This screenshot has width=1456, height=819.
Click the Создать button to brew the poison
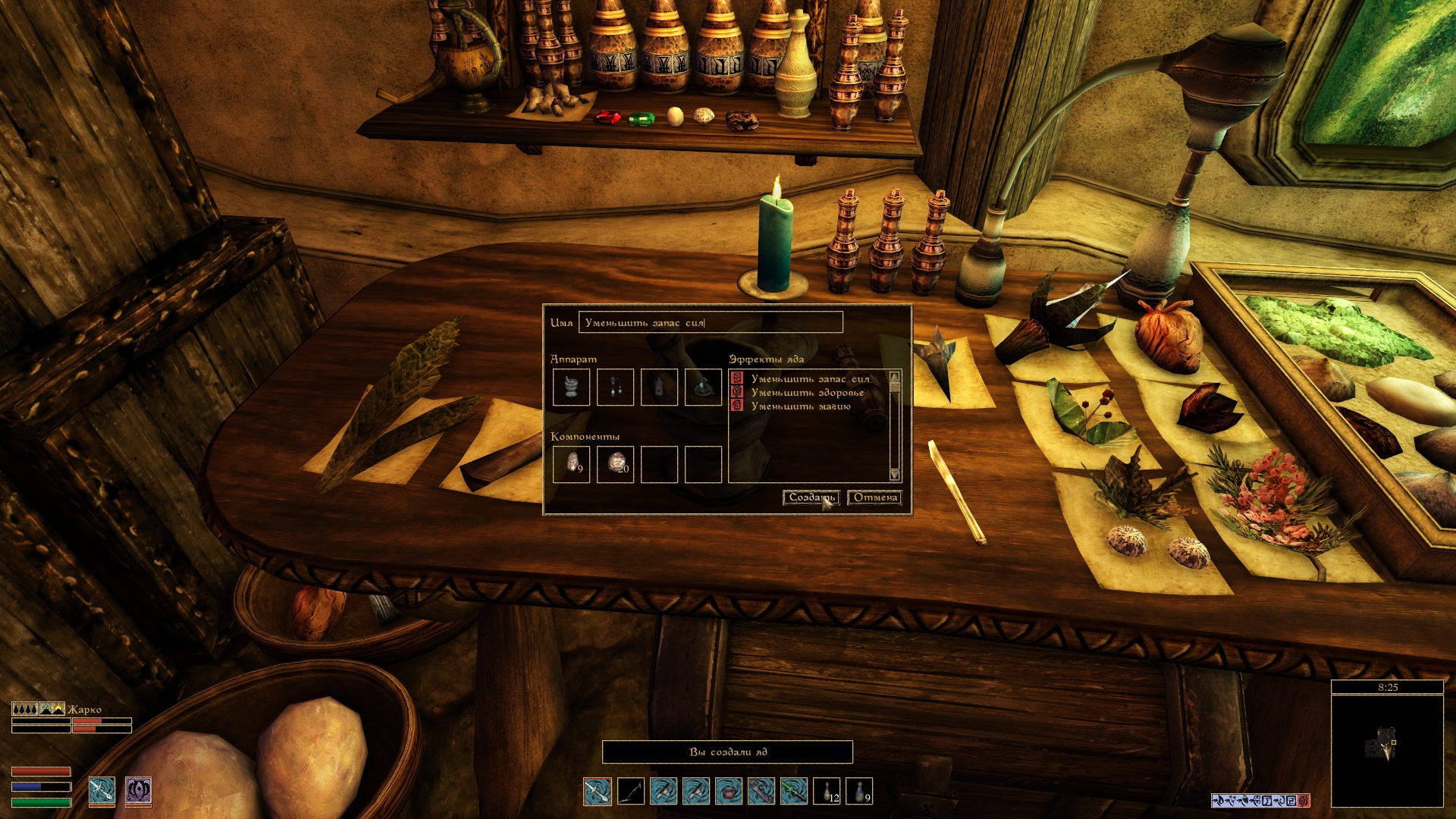click(x=811, y=497)
